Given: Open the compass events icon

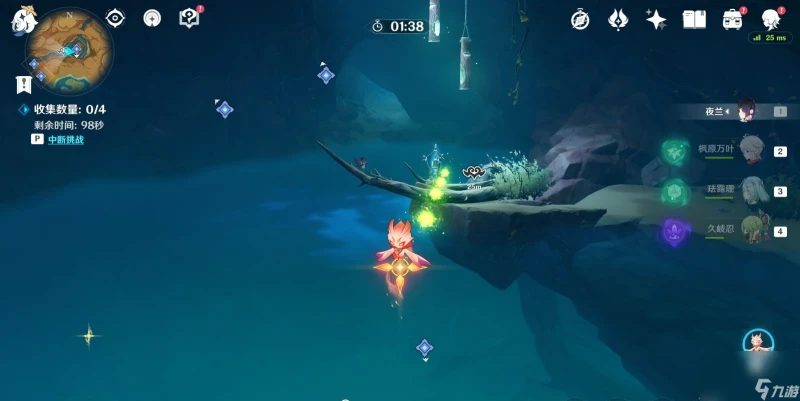Looking at the screenshot, I should [580, 19].
